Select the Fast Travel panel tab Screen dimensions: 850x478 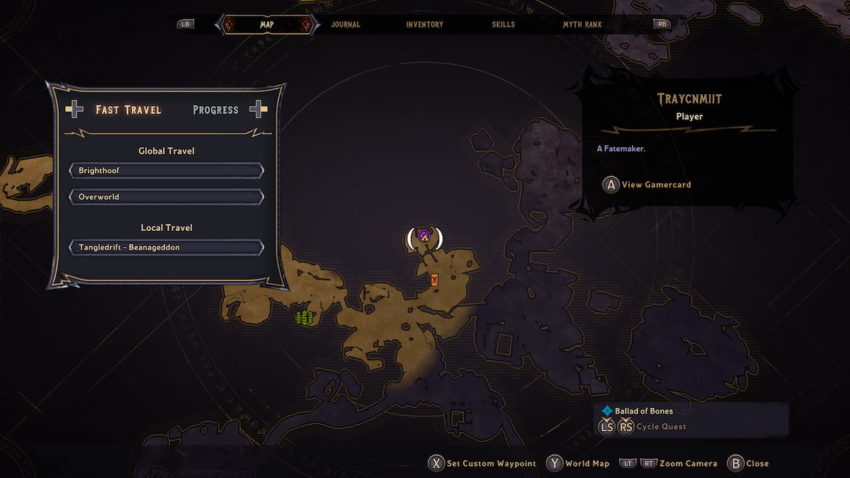coord(128,110)
